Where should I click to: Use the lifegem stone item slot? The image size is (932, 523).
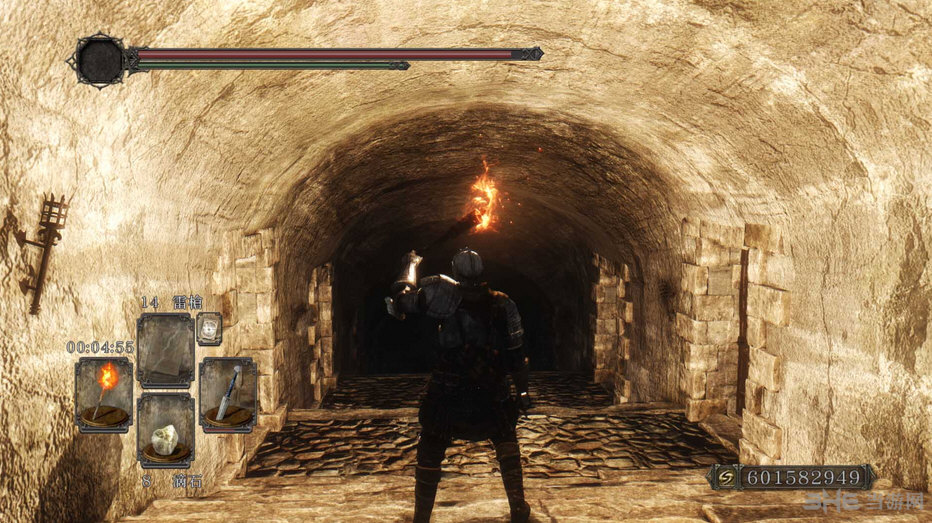pyautogui.click(x=165, y=431)
